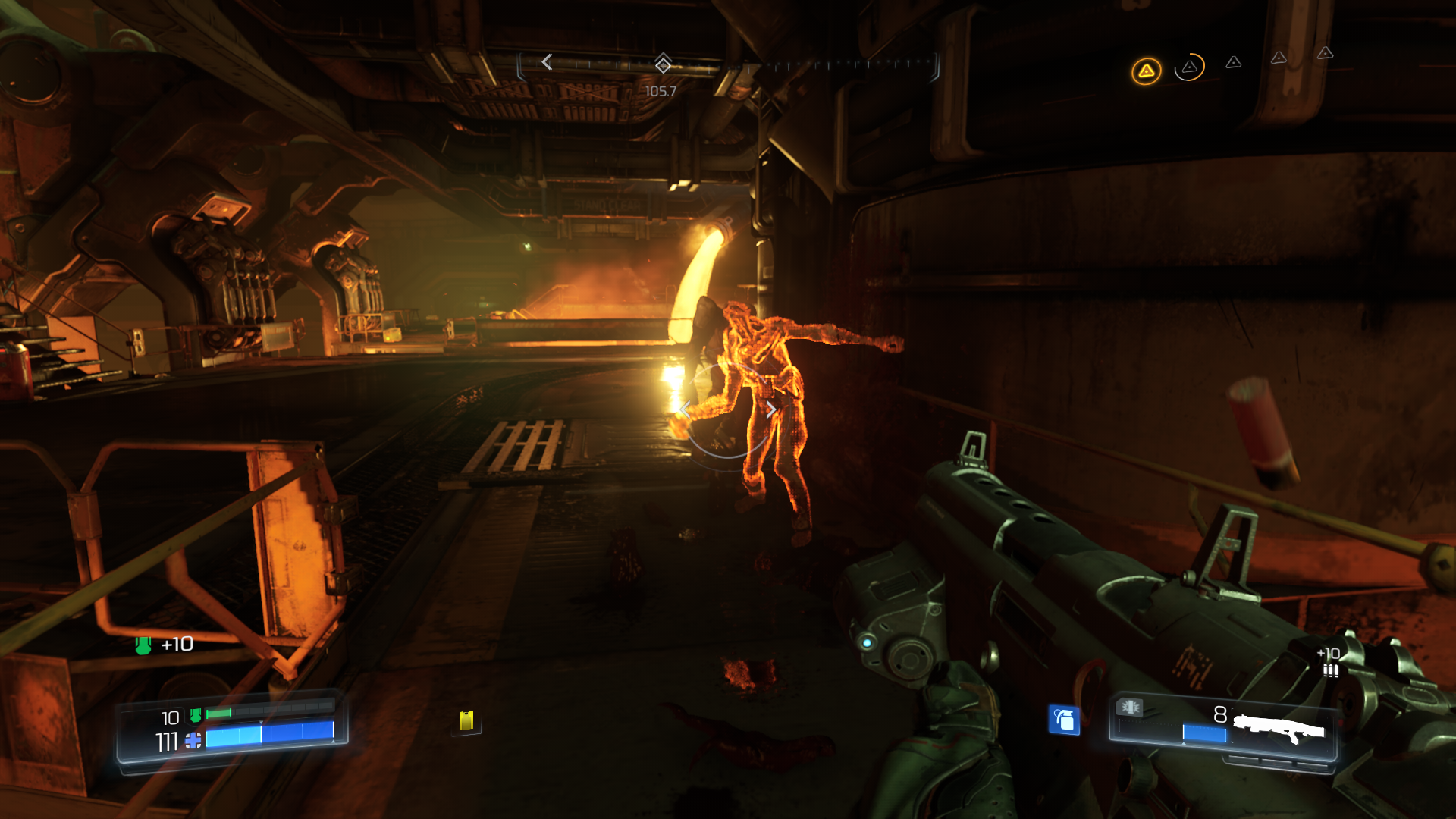Click the weapon mod icon above the ammo bar
This screenshot has width=1456, height=819.
1130,708
